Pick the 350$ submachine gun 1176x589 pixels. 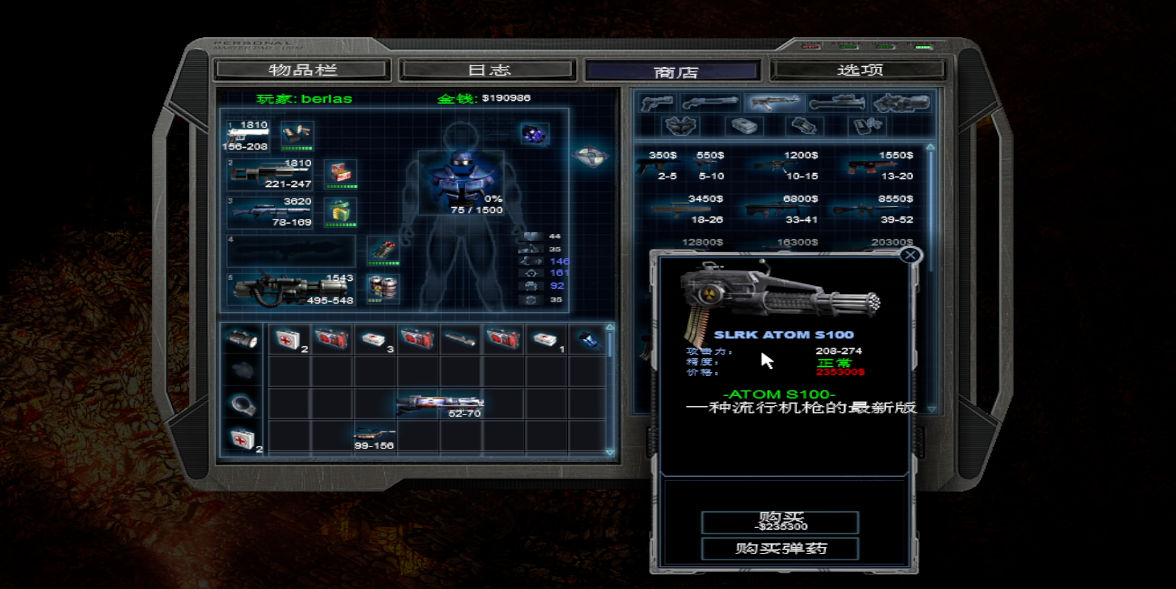tap(662, 166)
